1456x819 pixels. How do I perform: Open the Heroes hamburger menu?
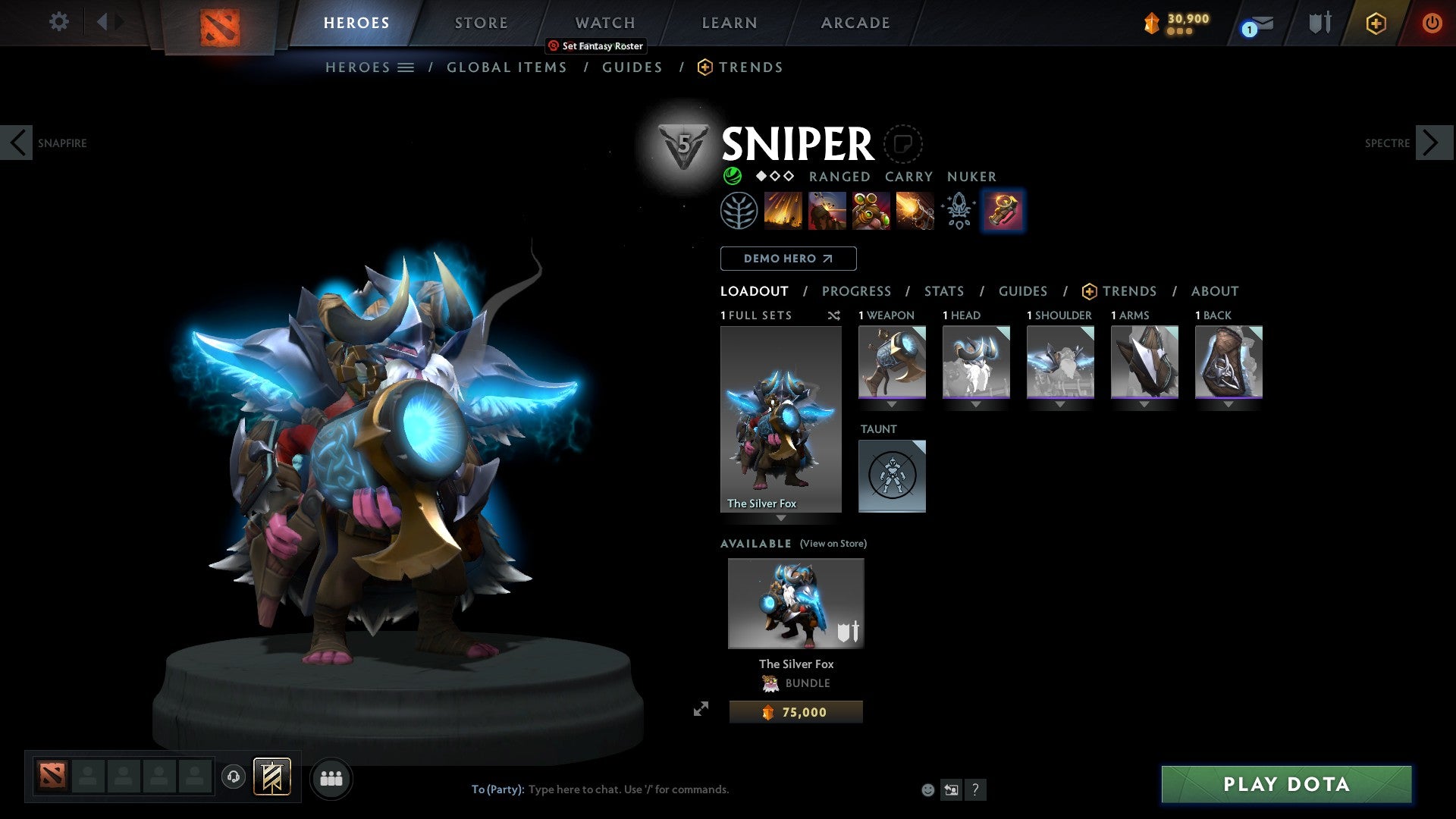pyautogui.click(x=406, y=67)
